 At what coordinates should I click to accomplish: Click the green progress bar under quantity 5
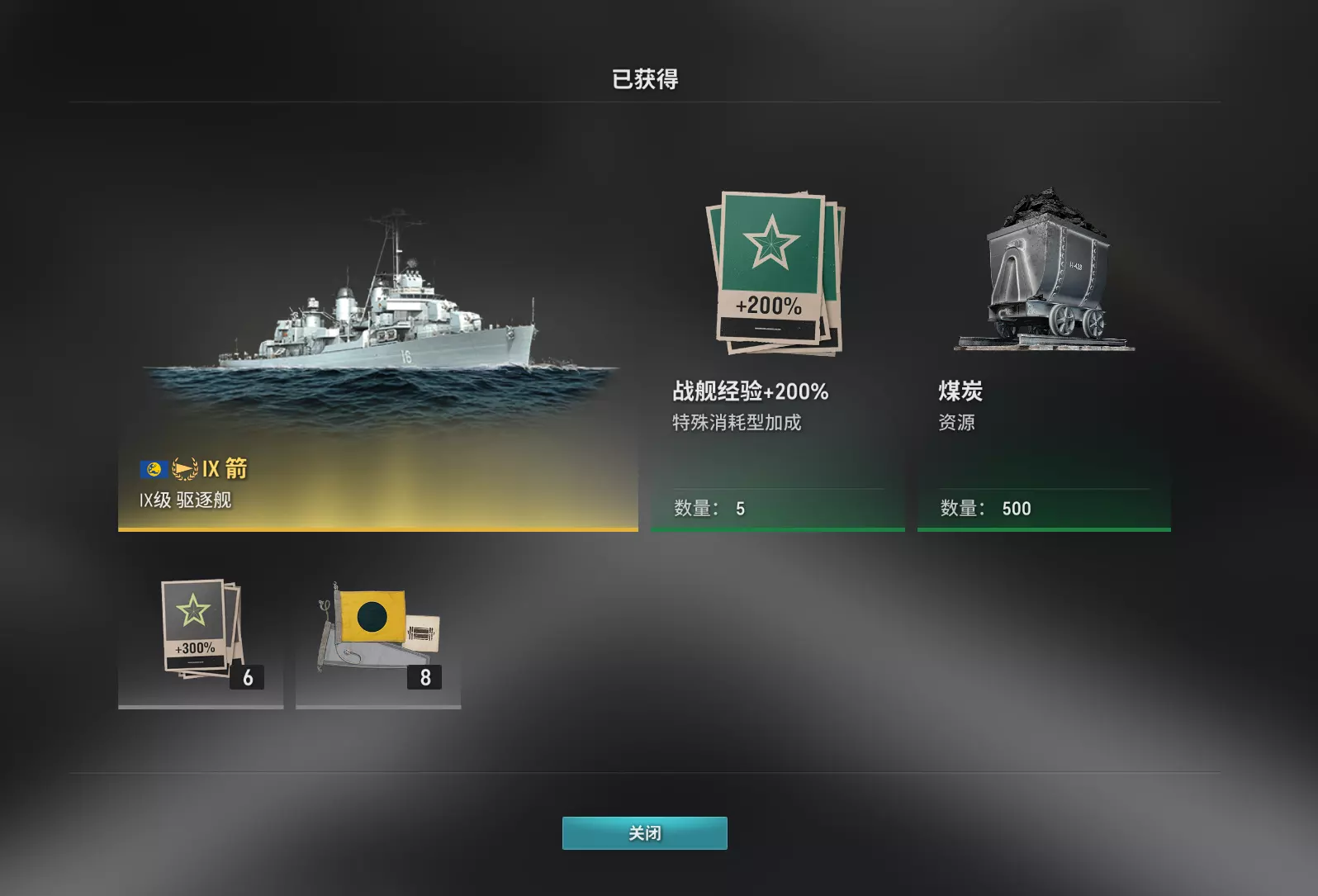point(777,531)
